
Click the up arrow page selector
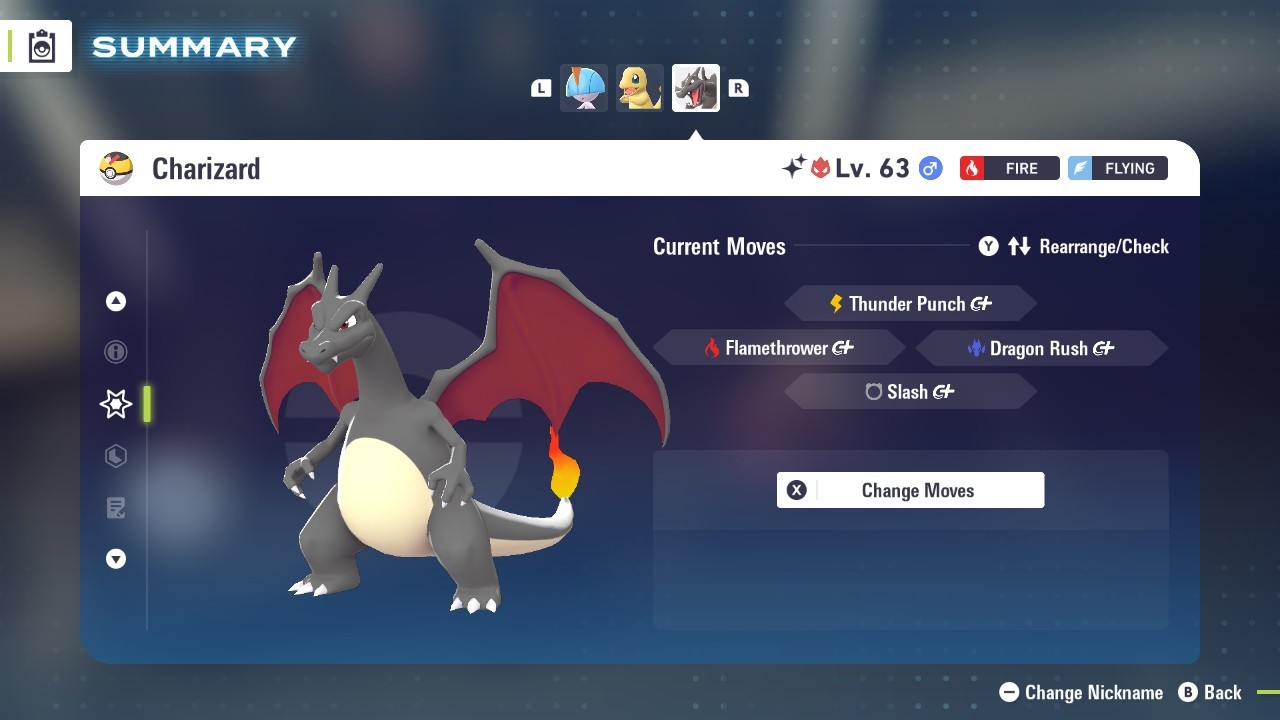click(116, 301)
